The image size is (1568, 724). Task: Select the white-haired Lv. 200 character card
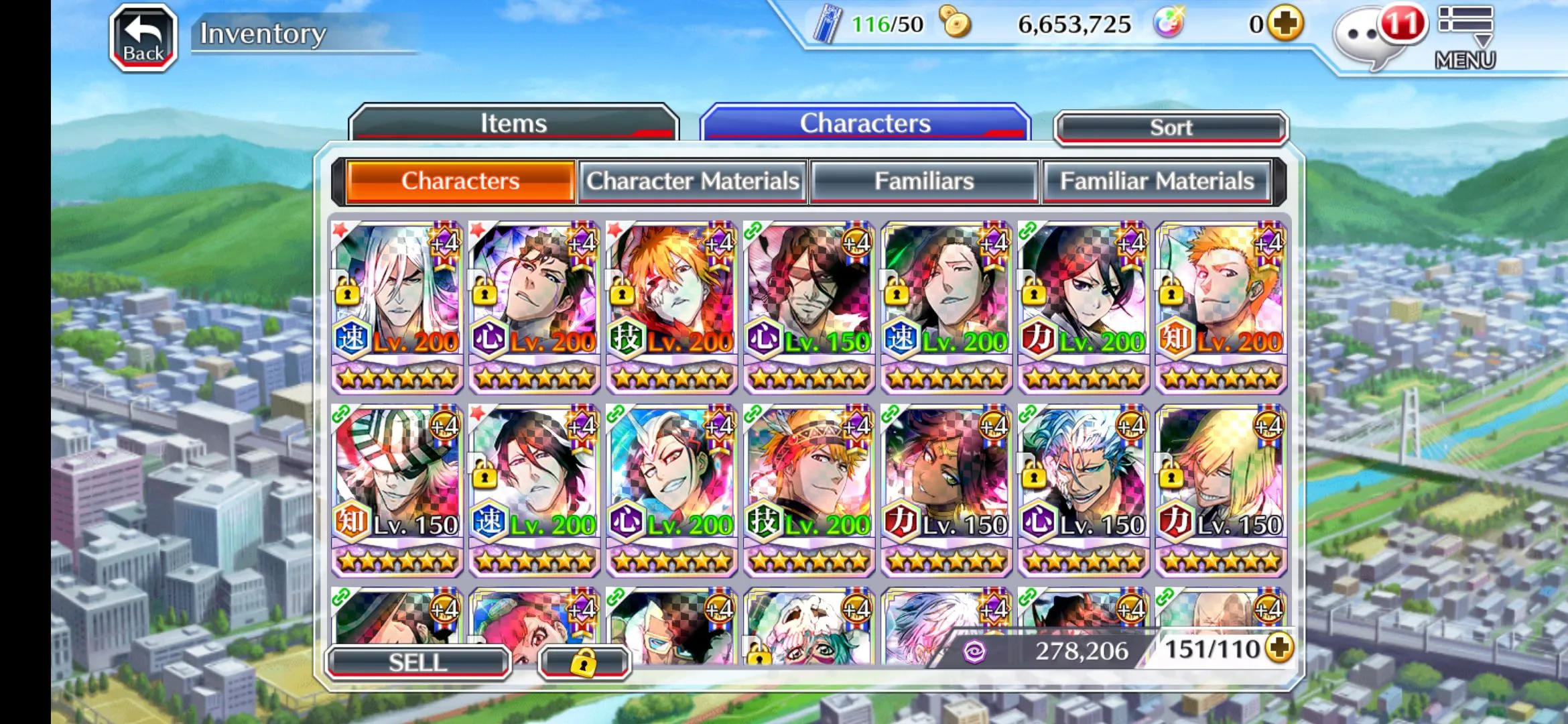click(x=397, y=306)
